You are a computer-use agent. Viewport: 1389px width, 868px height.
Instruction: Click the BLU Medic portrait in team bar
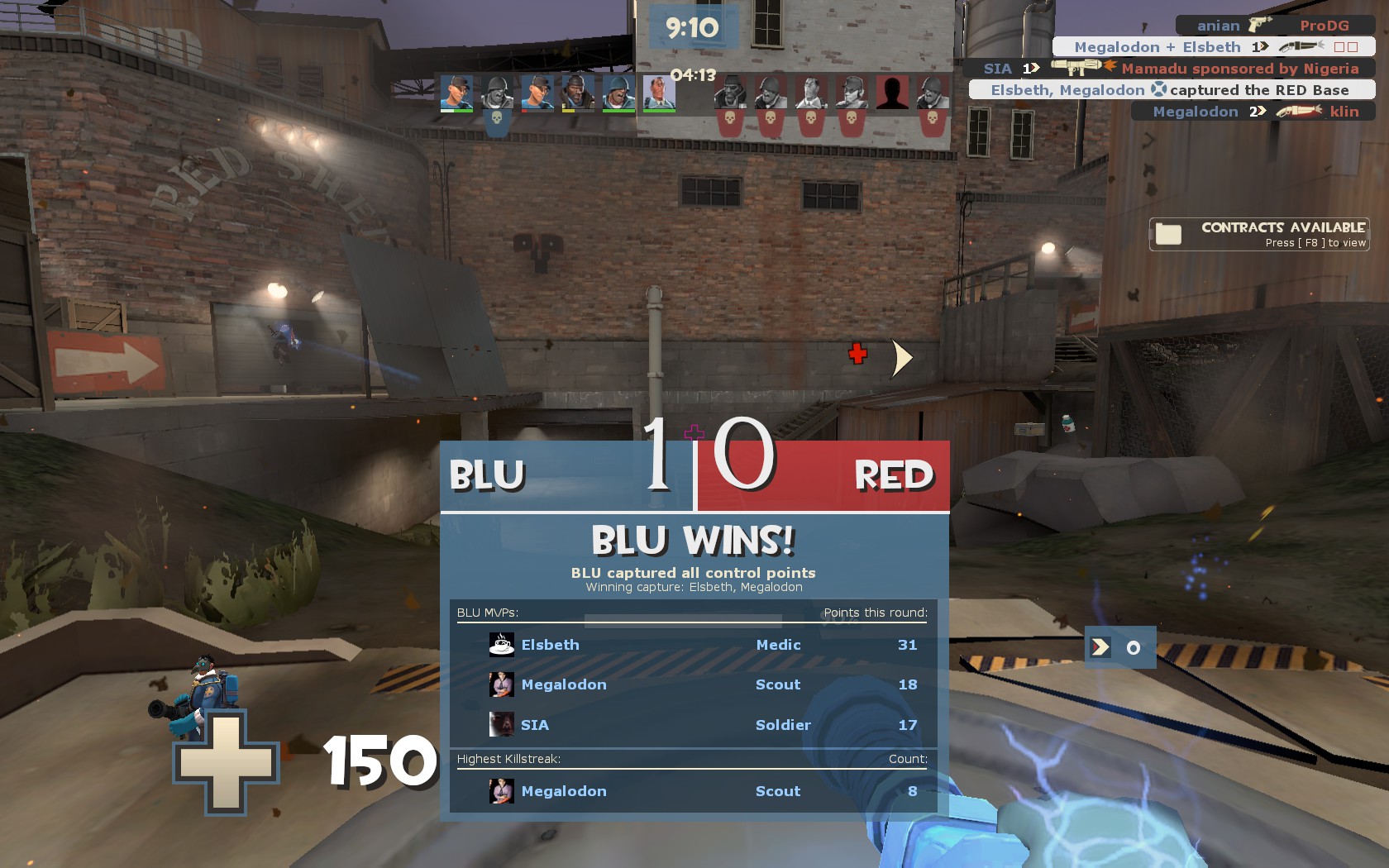659,93
